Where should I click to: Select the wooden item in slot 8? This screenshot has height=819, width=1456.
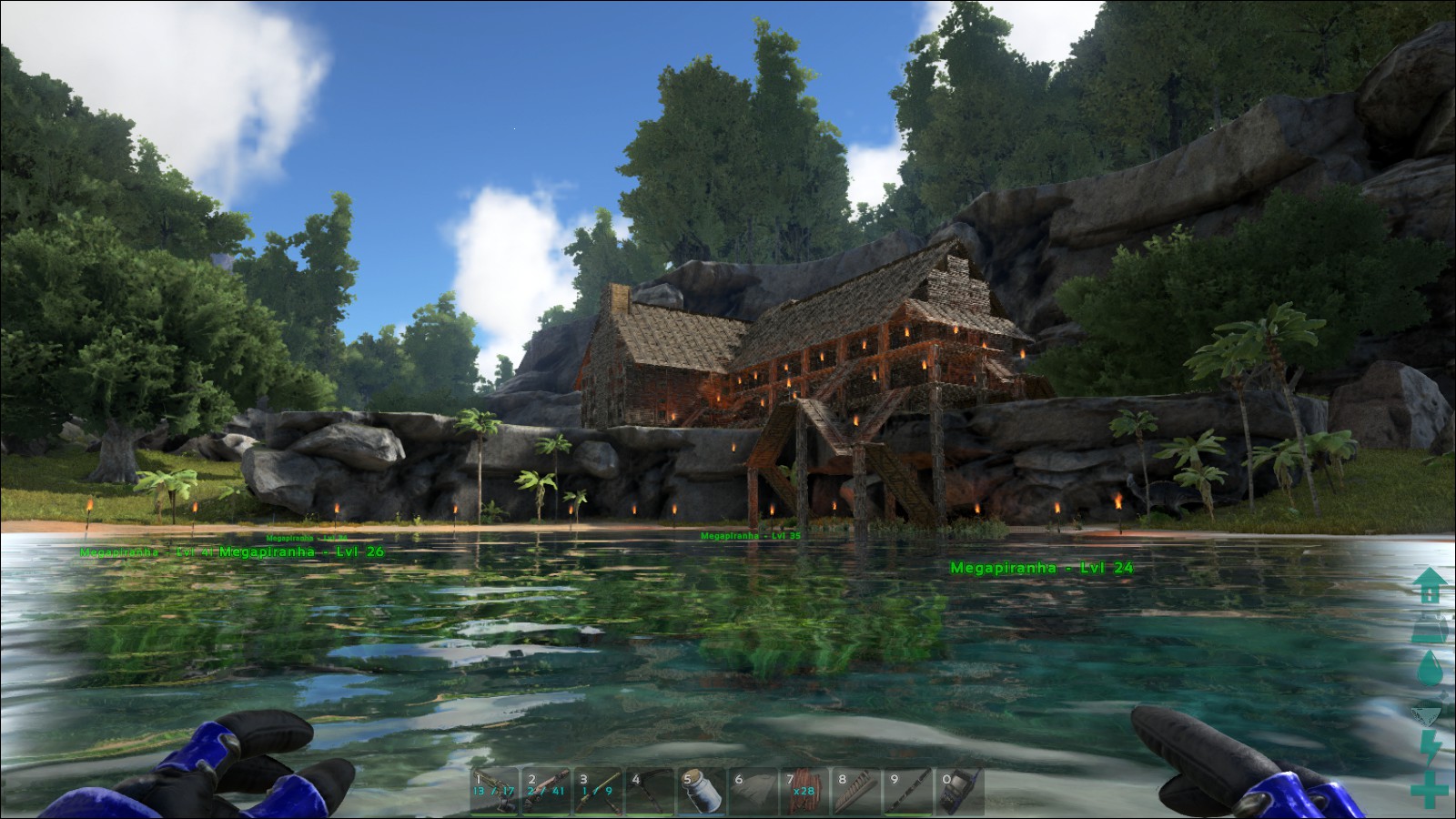856,792
